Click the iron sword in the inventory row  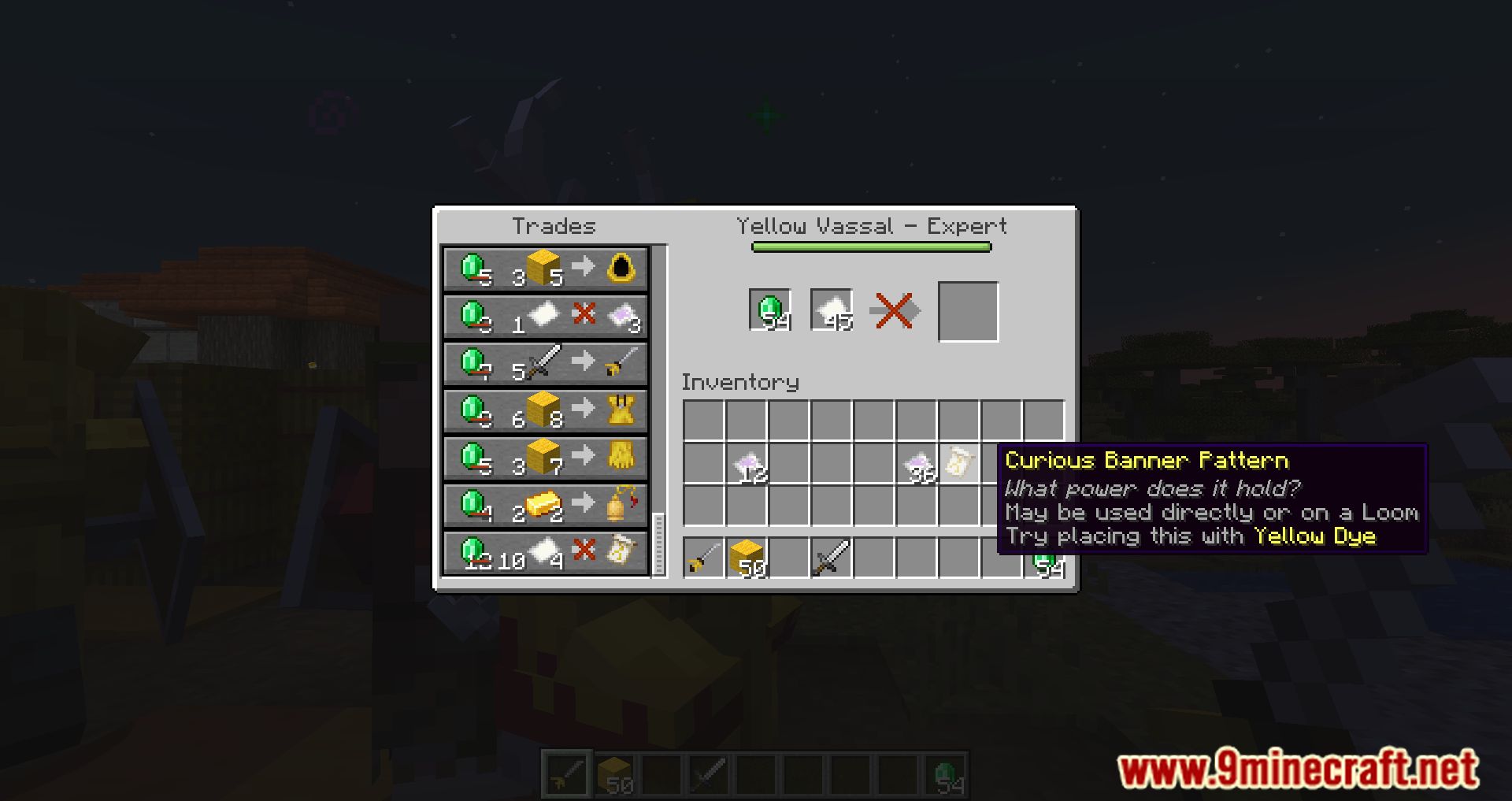tap(834, 558)
